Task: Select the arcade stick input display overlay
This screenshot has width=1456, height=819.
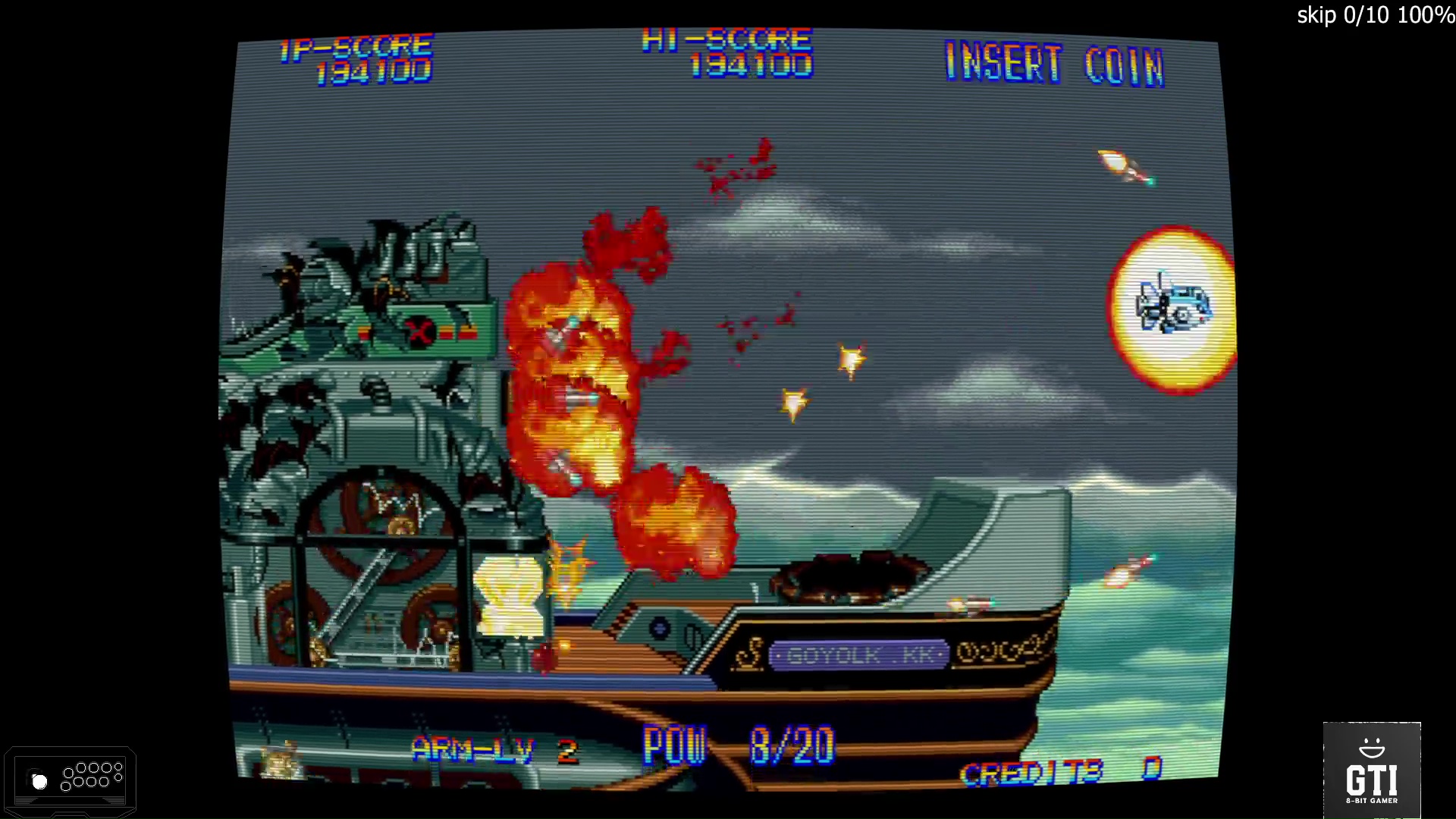Action: pos(70,781)
